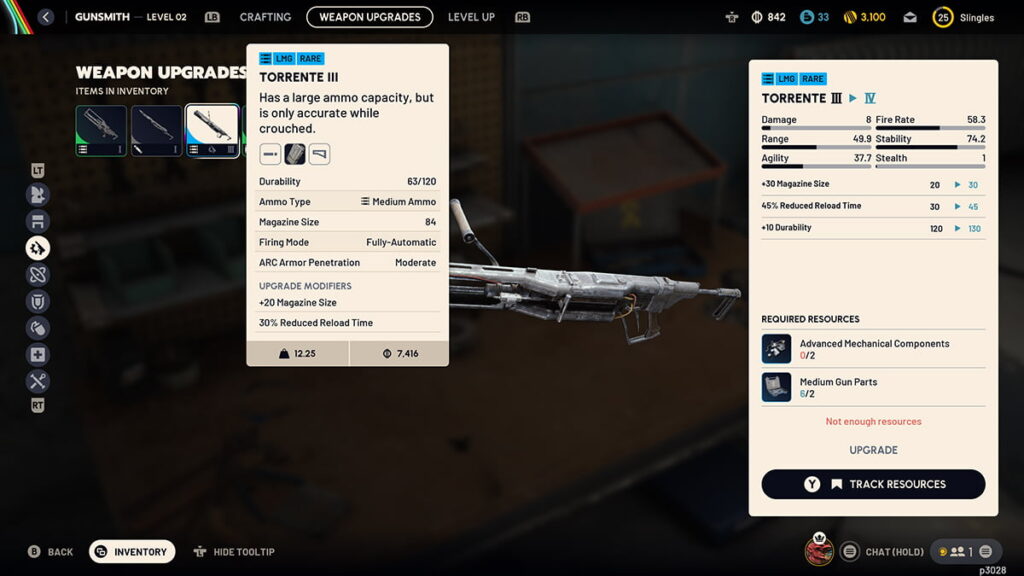The height and width of the screenshot is (576, 1024).
Task: Select the Weapon Upgrades tab
Action: coord(370,17)
